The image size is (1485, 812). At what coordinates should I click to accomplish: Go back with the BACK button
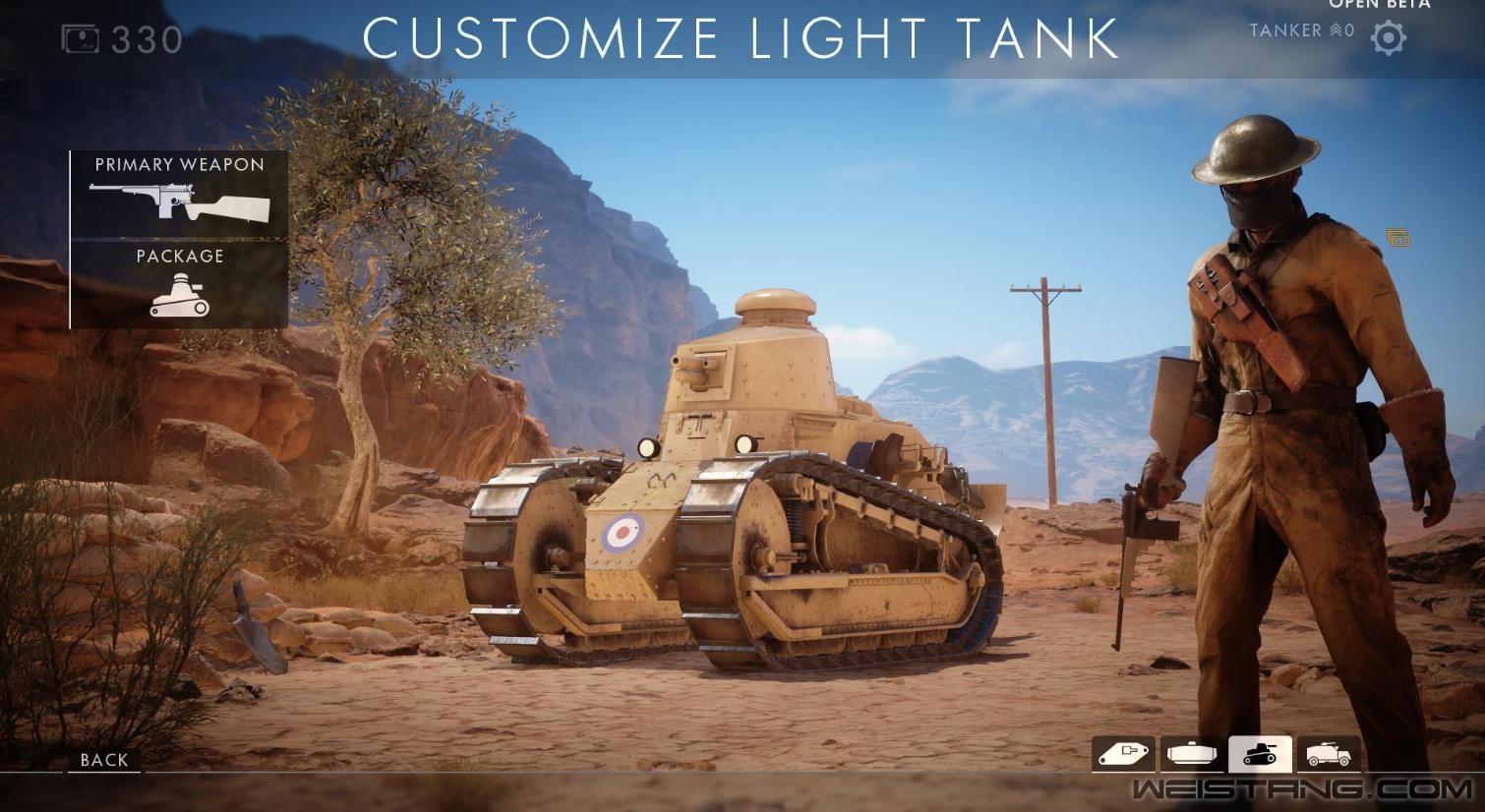pos(104,760)
